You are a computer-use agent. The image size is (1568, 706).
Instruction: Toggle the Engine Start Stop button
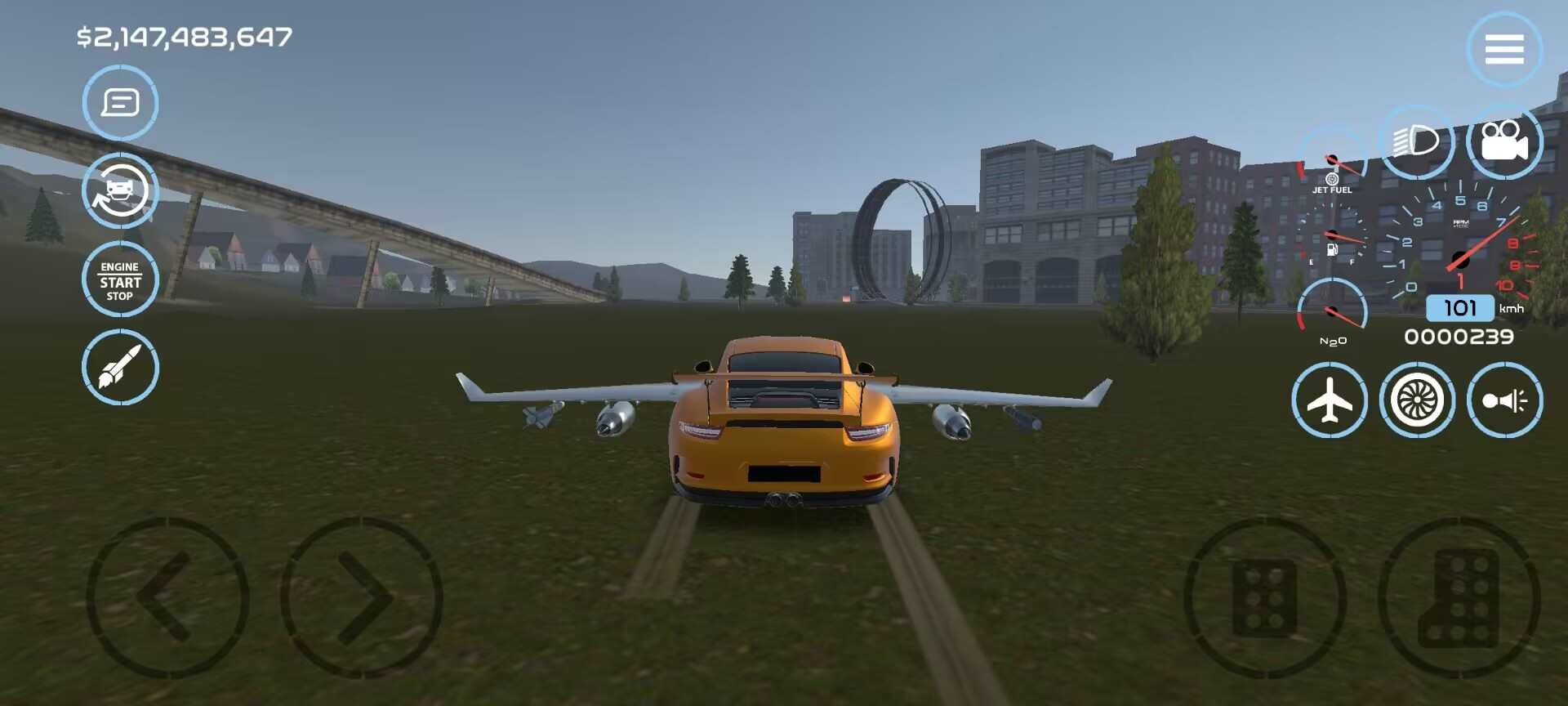[x=120, y=279]
